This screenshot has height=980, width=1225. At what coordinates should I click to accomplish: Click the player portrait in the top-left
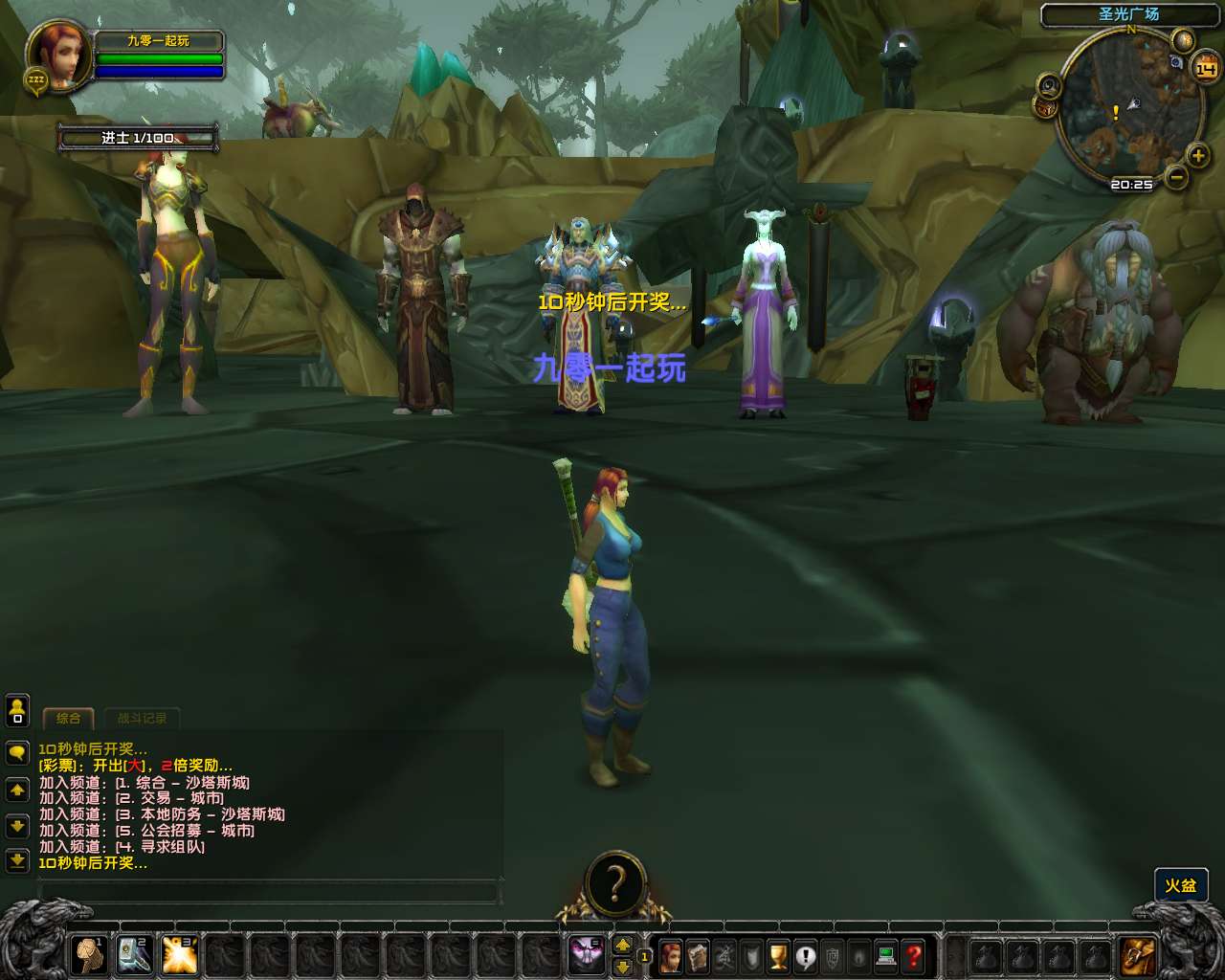click(59, 55)
